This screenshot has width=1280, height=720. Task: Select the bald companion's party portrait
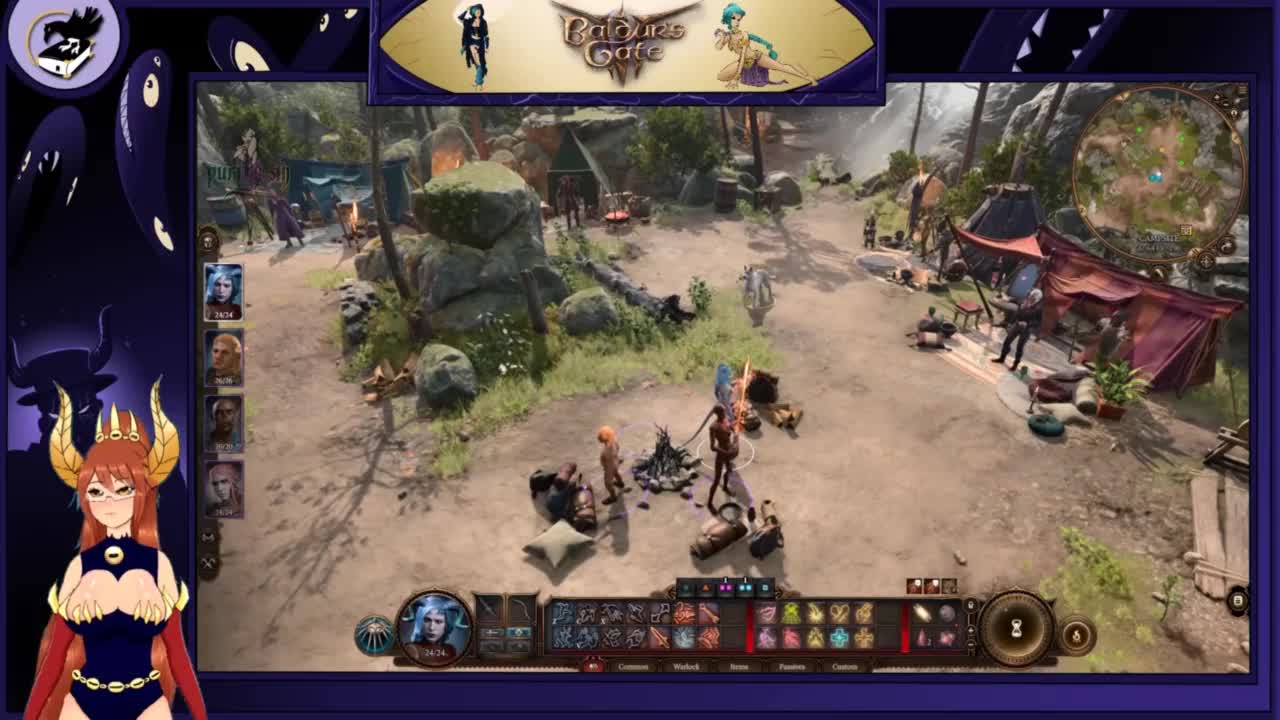click(x=223, y=357)
